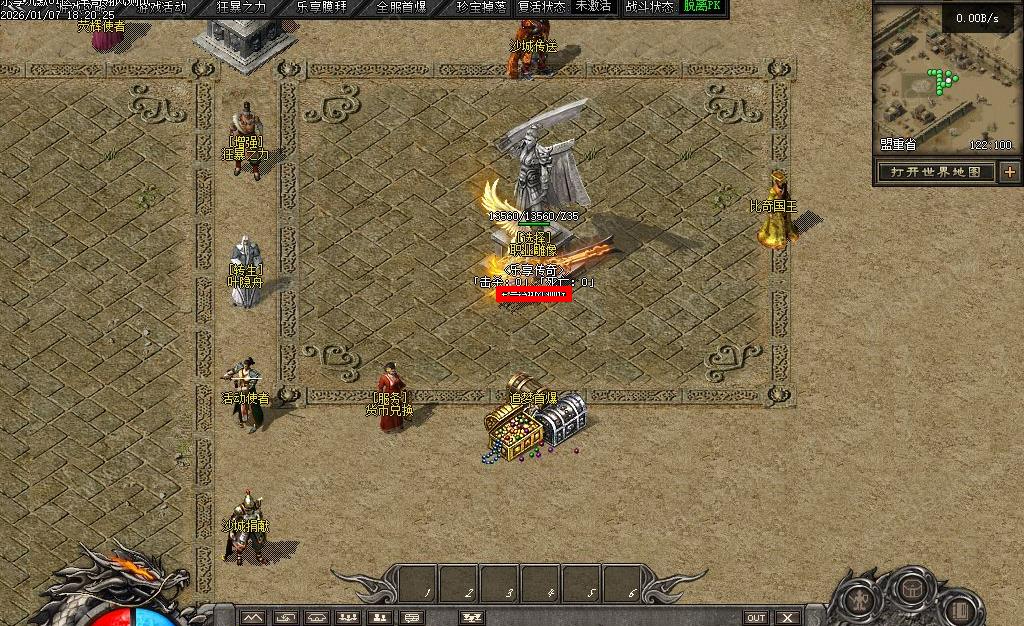The image size is (1024, 626).
Task: Expand the minimap with the plus button
Action: 1009,172
